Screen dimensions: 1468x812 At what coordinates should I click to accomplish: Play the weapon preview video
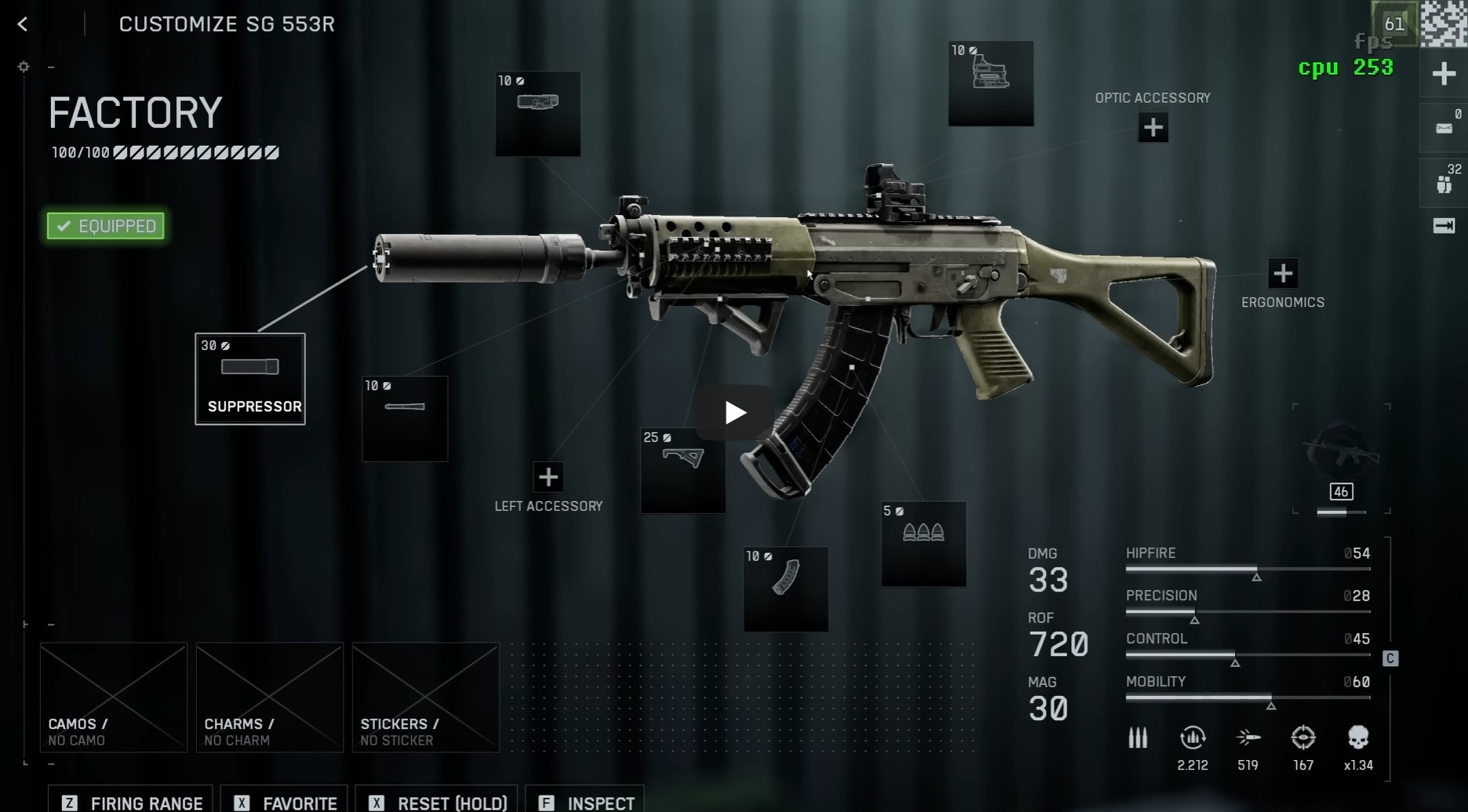pos(733,410)
